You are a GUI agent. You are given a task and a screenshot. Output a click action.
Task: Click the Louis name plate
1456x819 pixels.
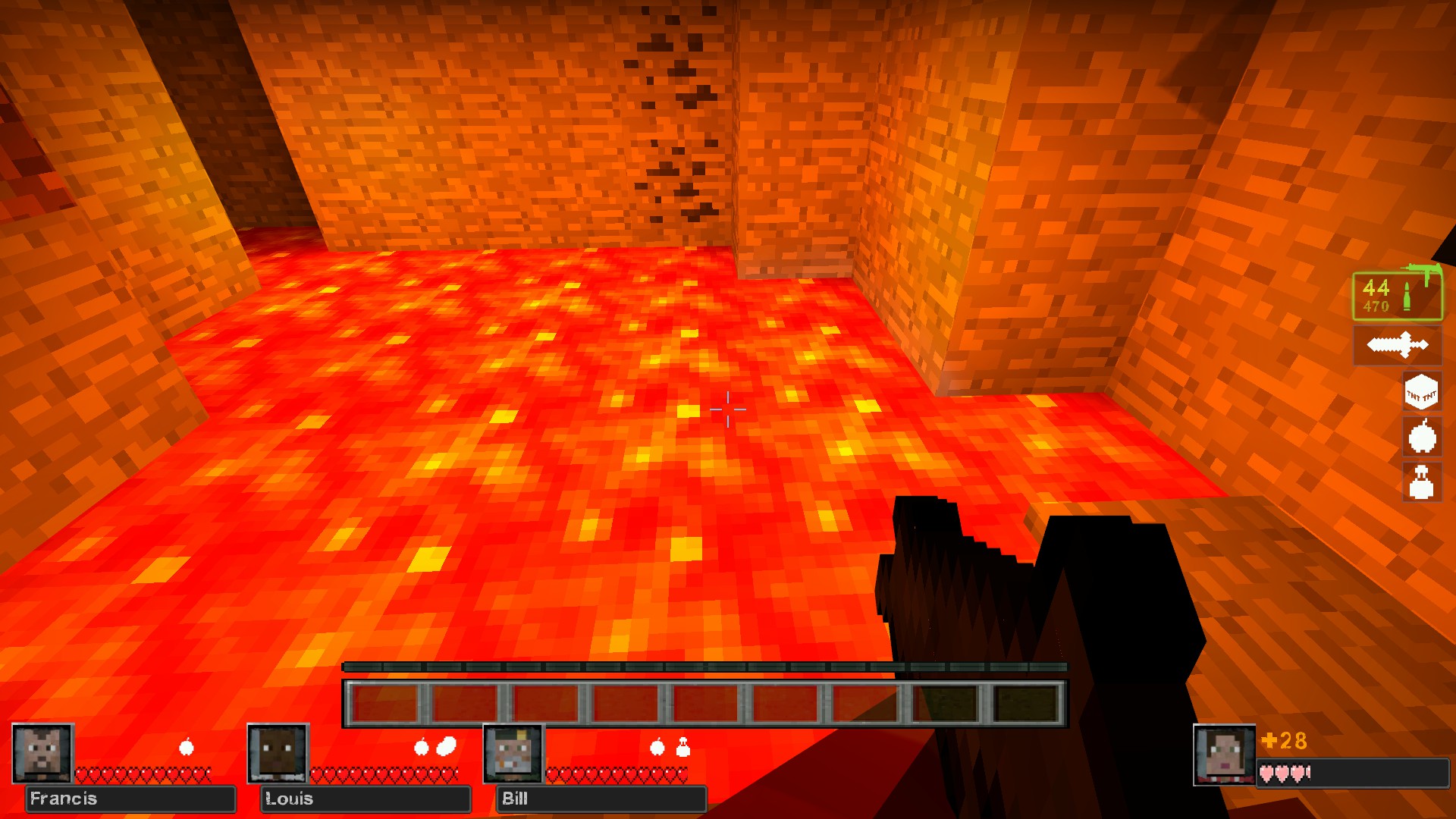(366, 799)
